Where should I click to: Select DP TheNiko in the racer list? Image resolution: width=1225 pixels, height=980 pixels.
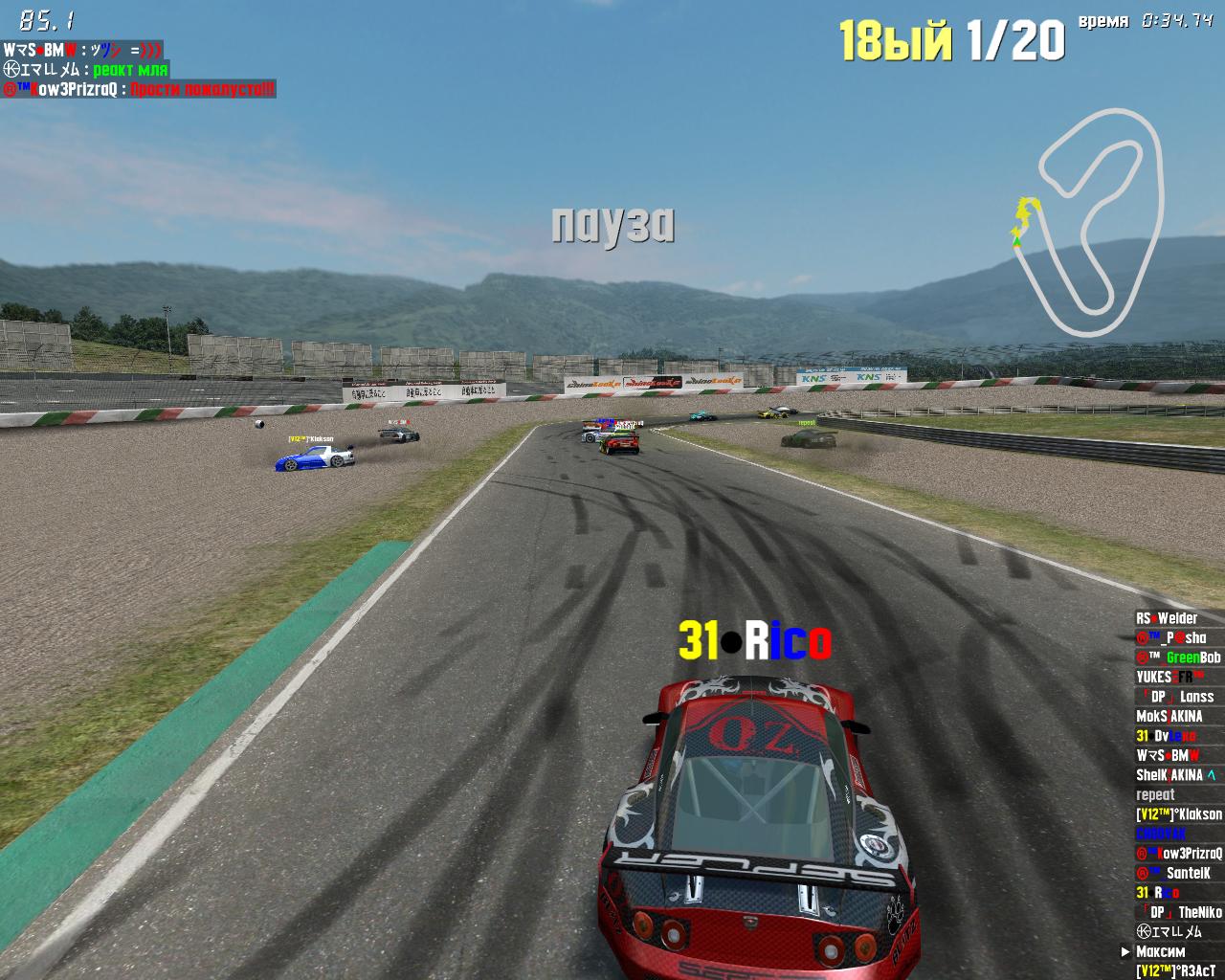pos(1180,912)
